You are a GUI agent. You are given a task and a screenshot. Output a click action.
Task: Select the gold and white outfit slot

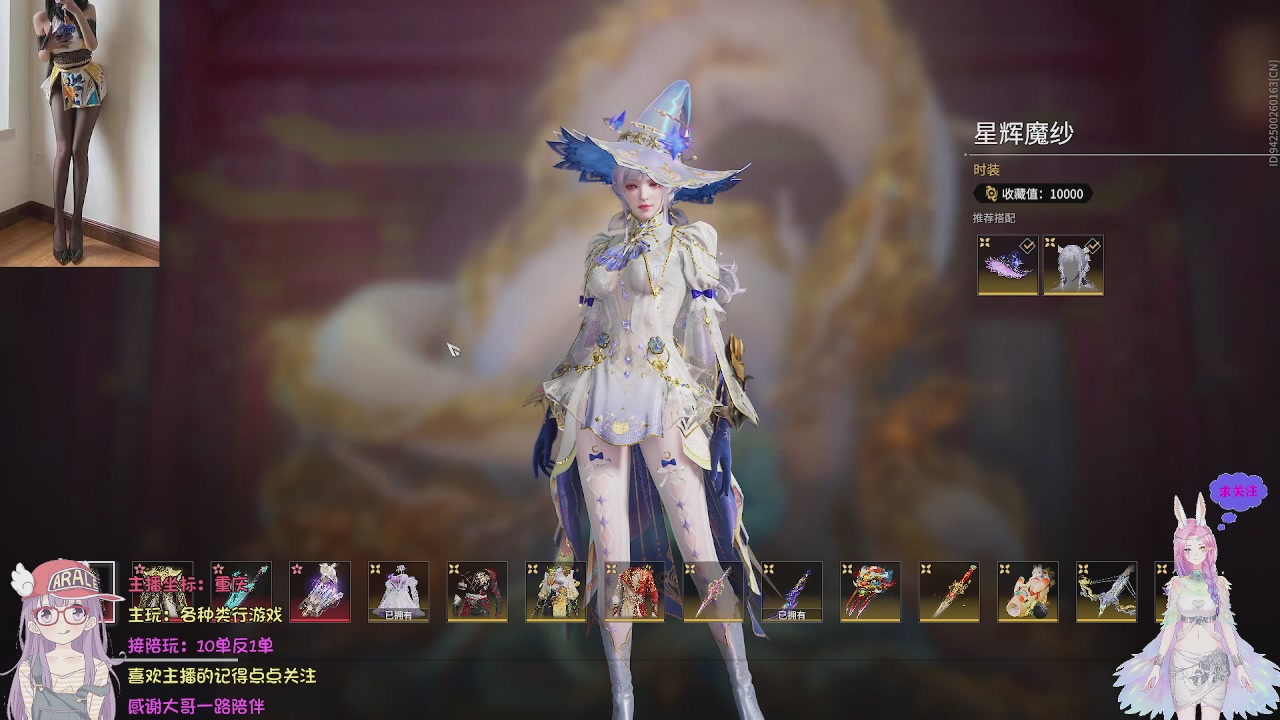point(556,591)
